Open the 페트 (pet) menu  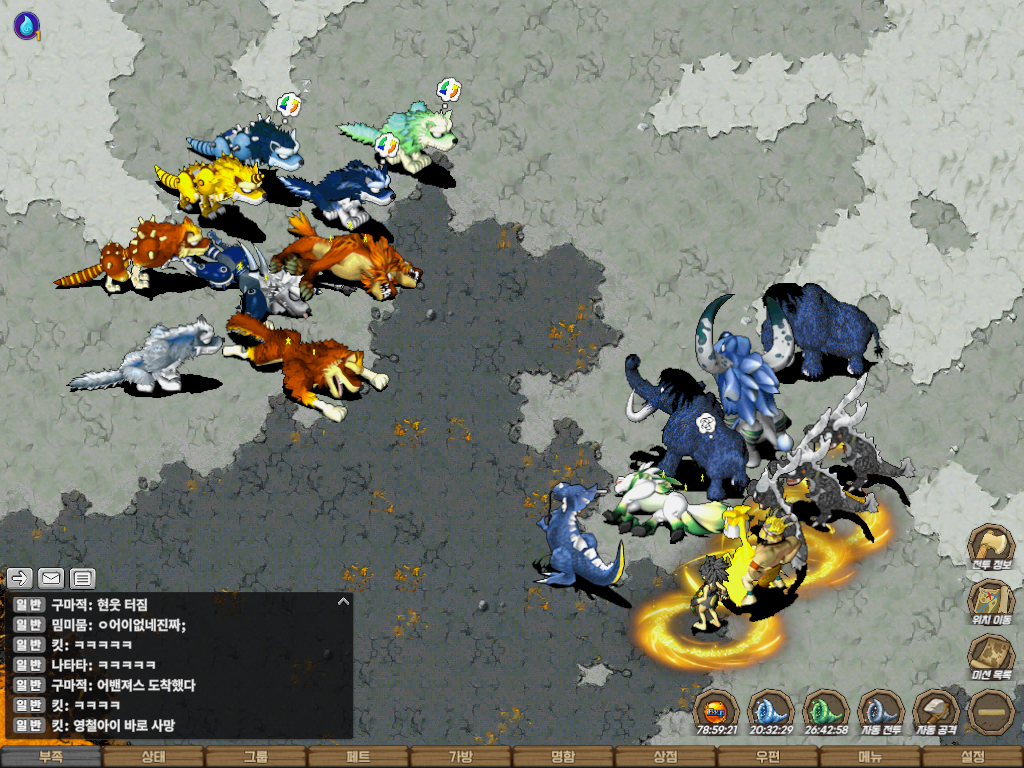(x=358, y=757)
